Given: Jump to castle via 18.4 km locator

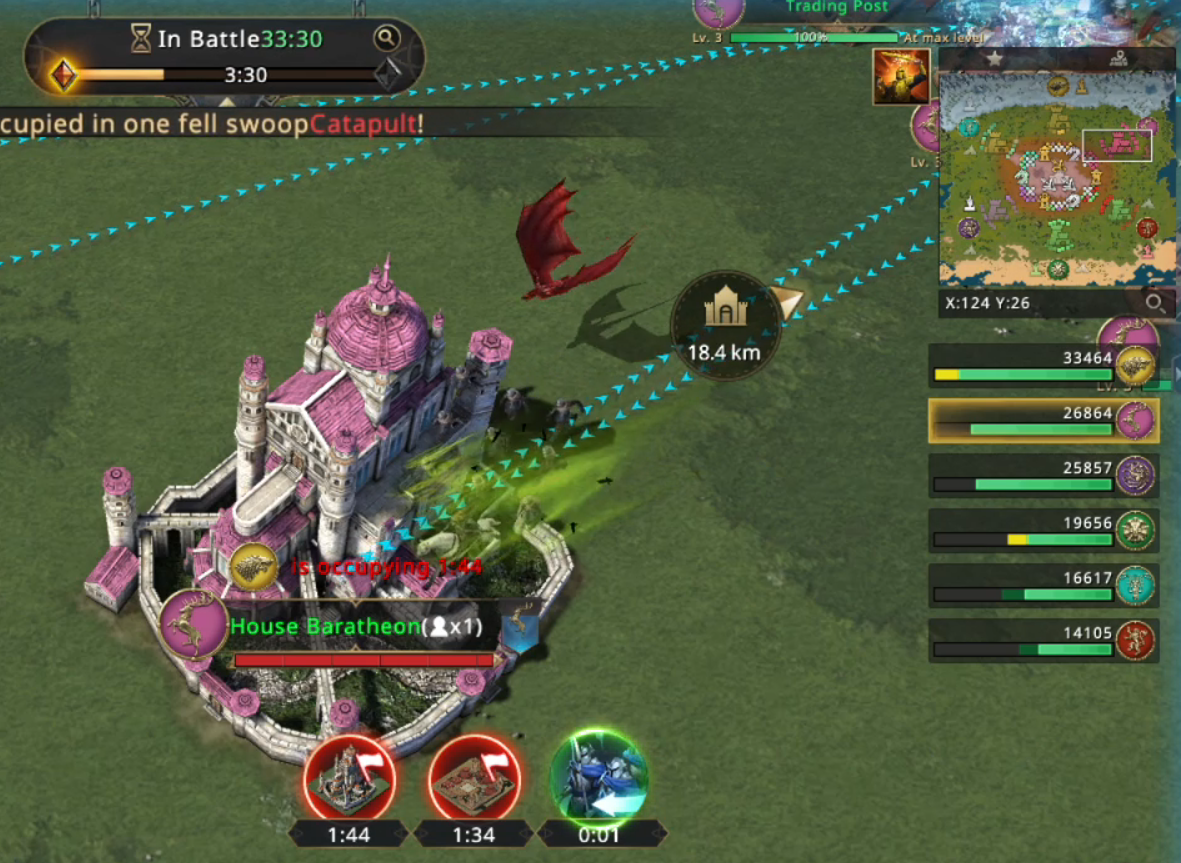Looking at the screenshot, I should coord(726,324).
